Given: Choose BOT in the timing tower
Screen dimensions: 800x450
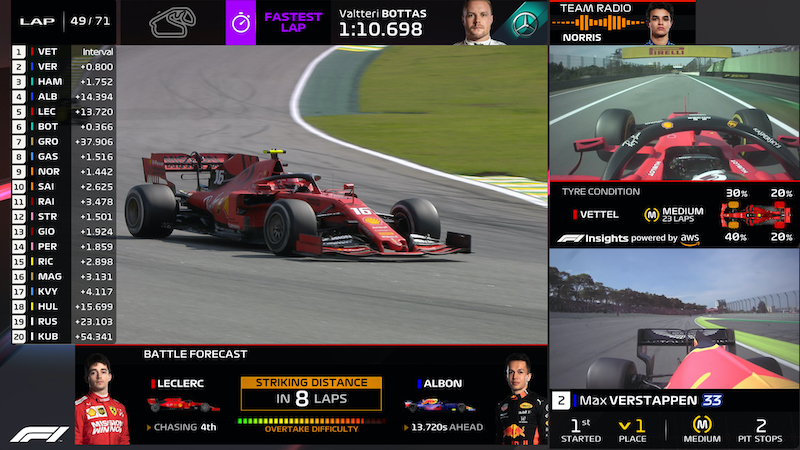Looking at the screenshot, I should [x=63, y=126].
